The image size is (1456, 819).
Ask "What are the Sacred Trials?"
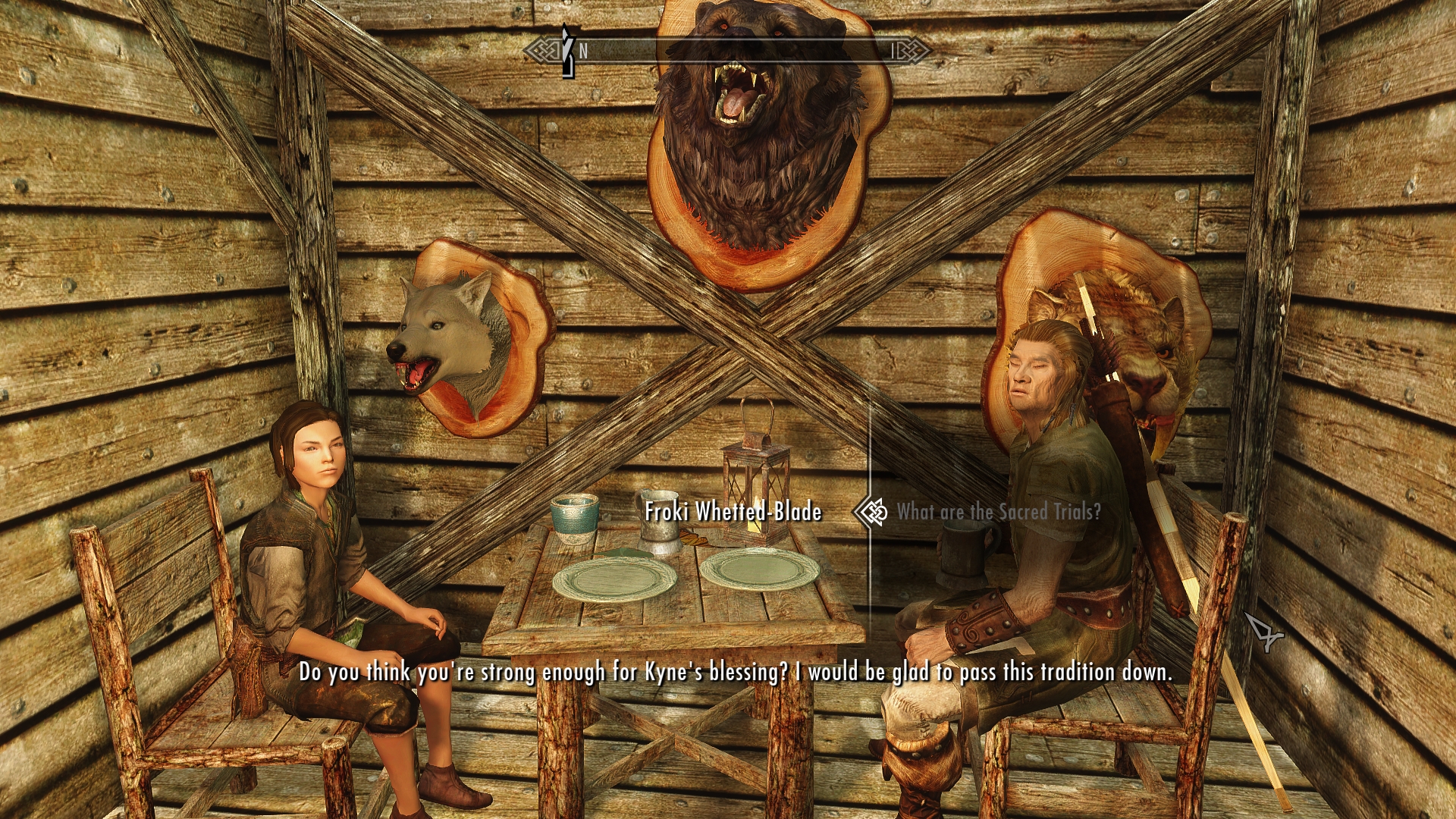[998, 512]
